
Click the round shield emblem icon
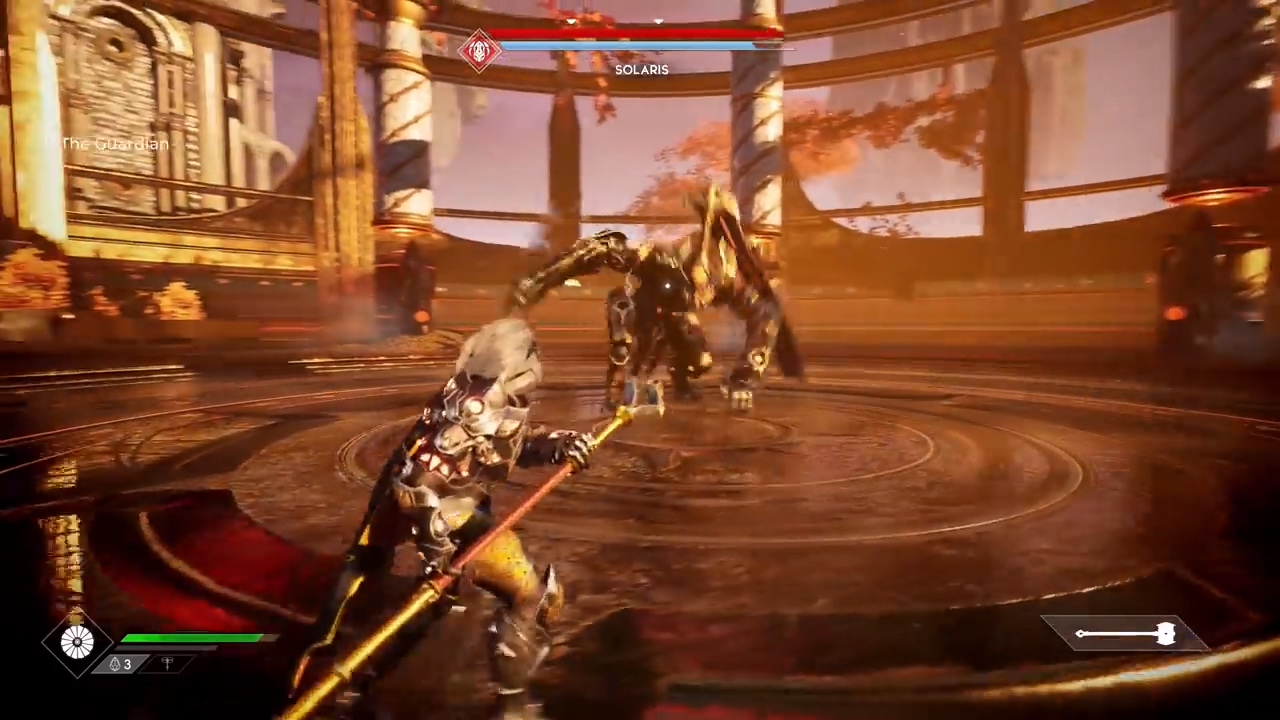[x=77, y=642]
